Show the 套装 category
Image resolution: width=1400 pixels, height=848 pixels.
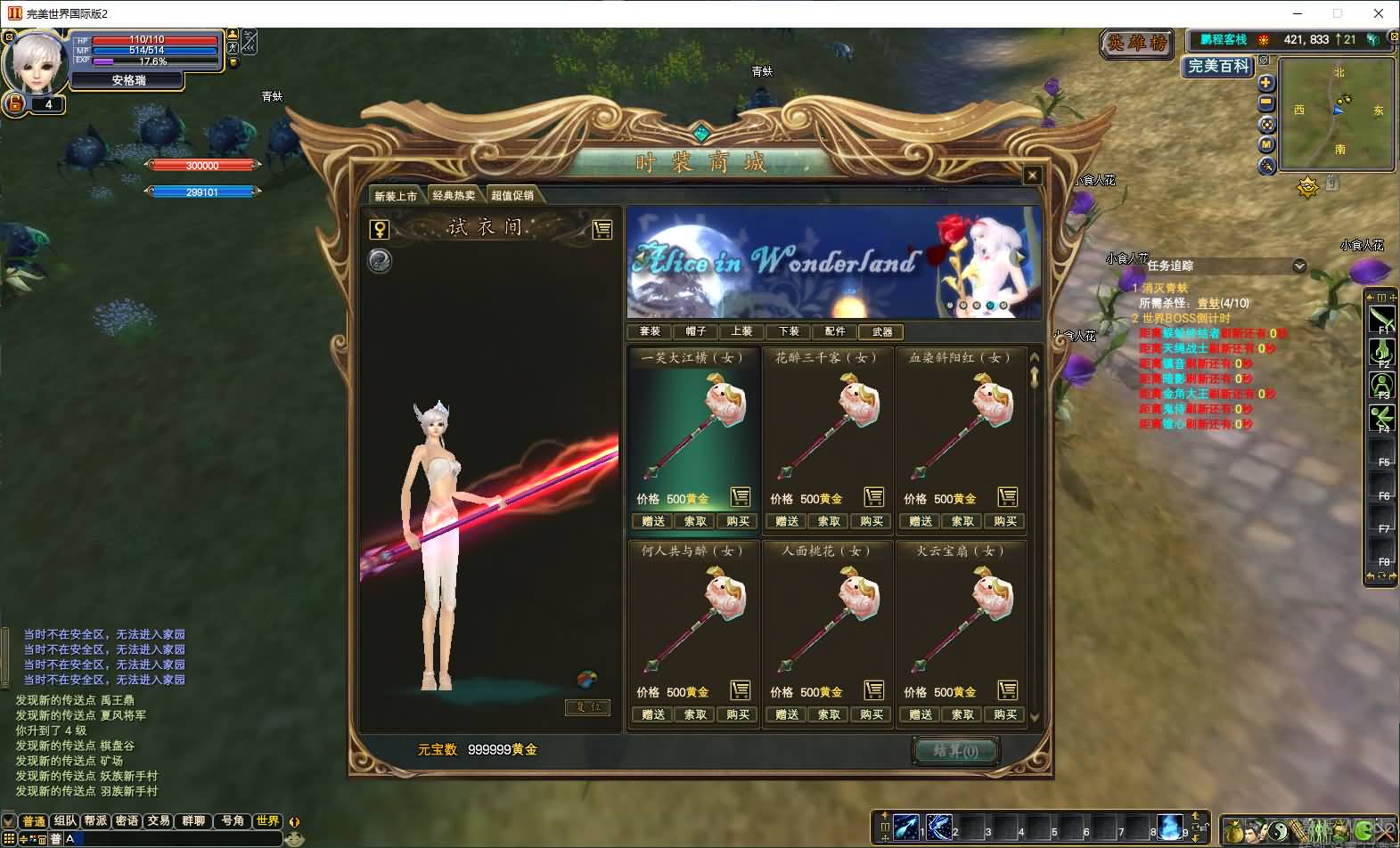pyautogui.click(x=650, y=331)
